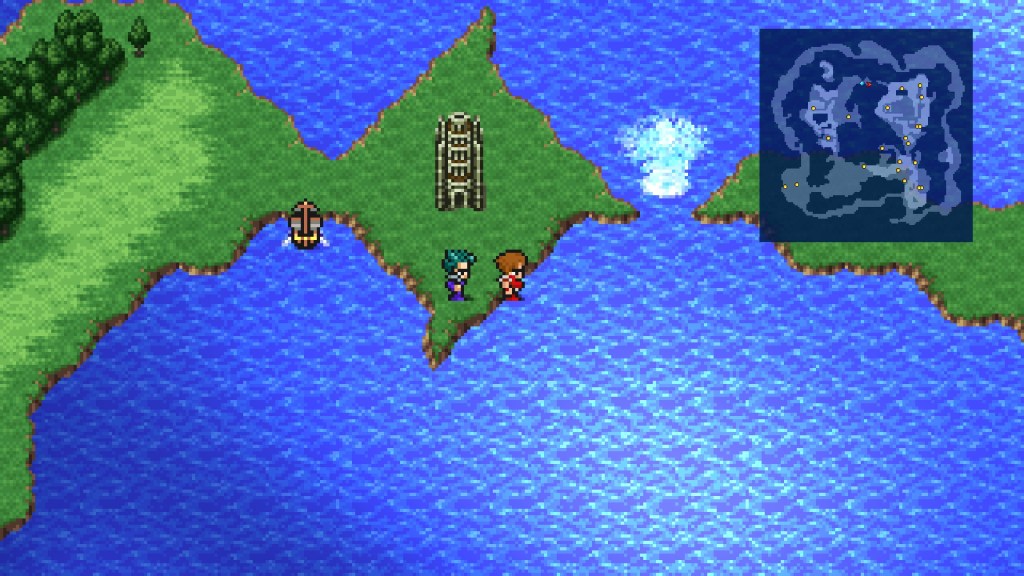The width and height of the screenshot is (1024, 576).
Task: Open the world minimap
Action: pos(865,134)
